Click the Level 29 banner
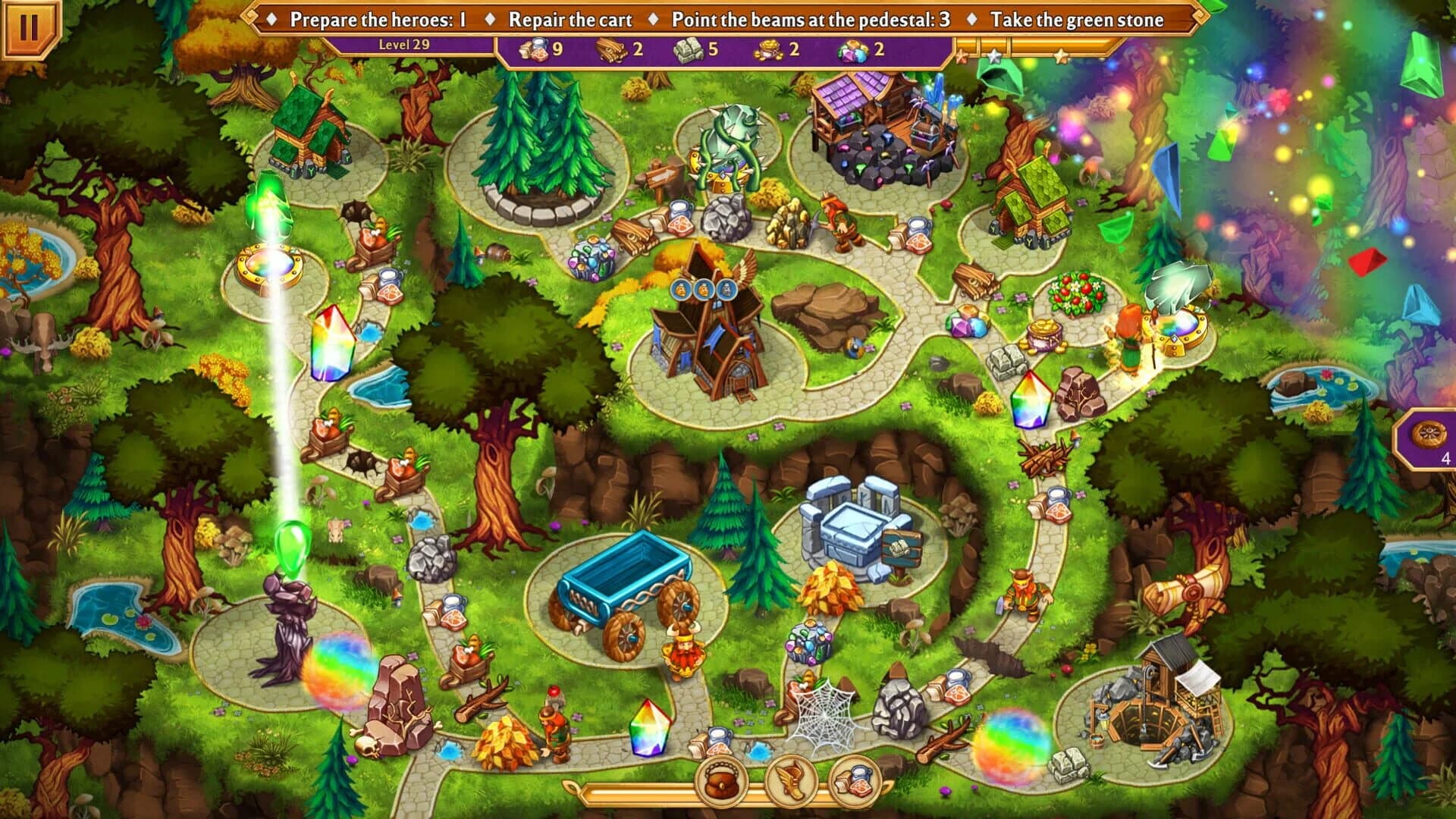This screenshot has width=1456, height=819. point(406,44)
